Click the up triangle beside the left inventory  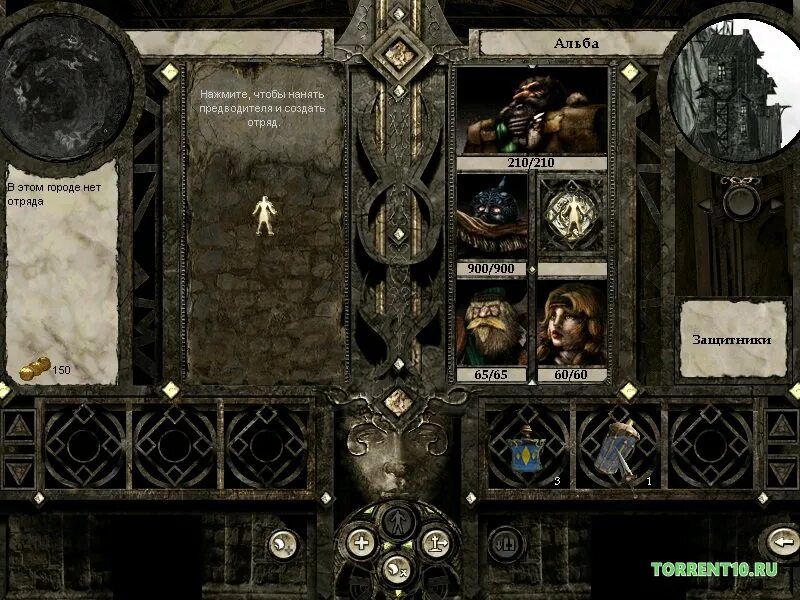[18, 426]
